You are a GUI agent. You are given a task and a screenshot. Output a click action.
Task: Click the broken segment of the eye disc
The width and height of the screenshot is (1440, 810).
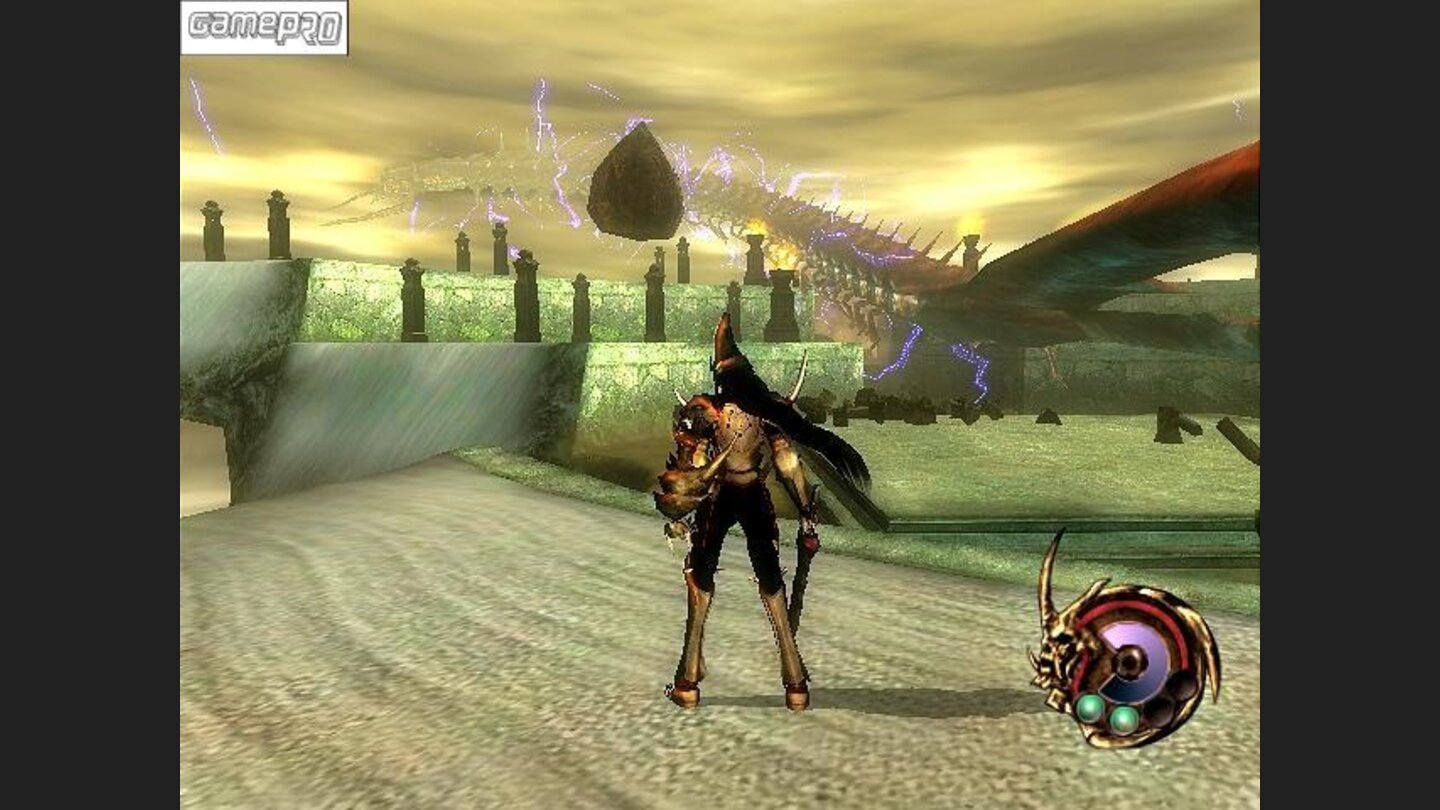point(1123,688)
